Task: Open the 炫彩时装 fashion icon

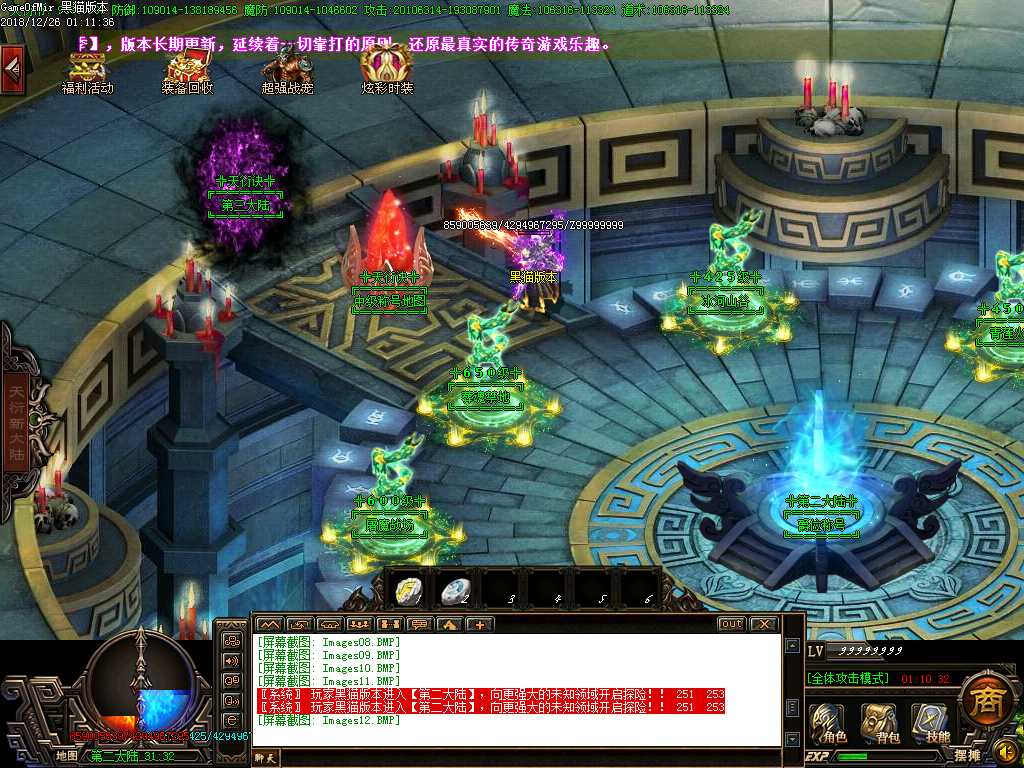Action: 387,68
